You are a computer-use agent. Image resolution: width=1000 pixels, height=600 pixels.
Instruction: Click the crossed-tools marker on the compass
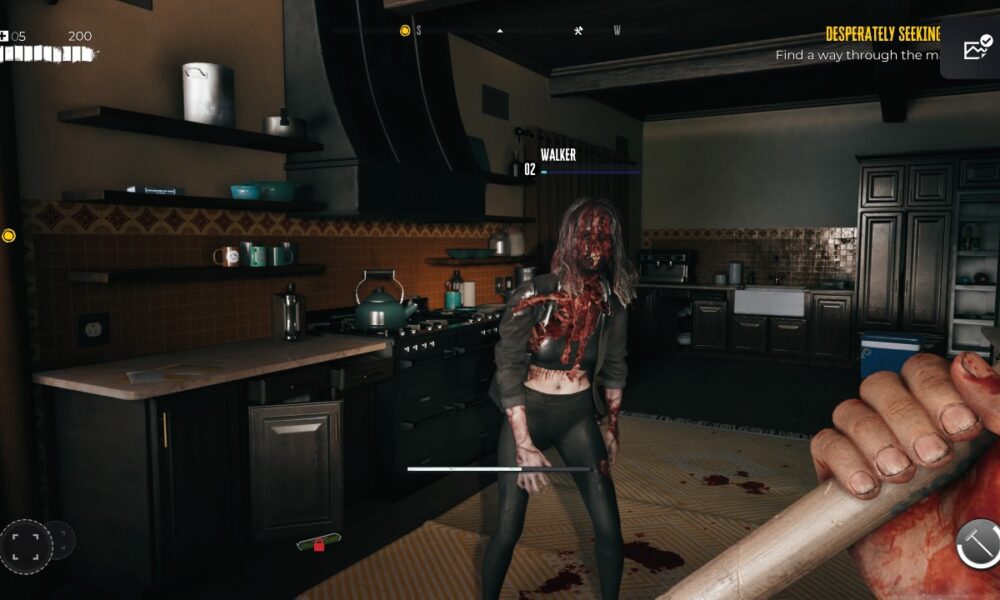pos(579,30)
